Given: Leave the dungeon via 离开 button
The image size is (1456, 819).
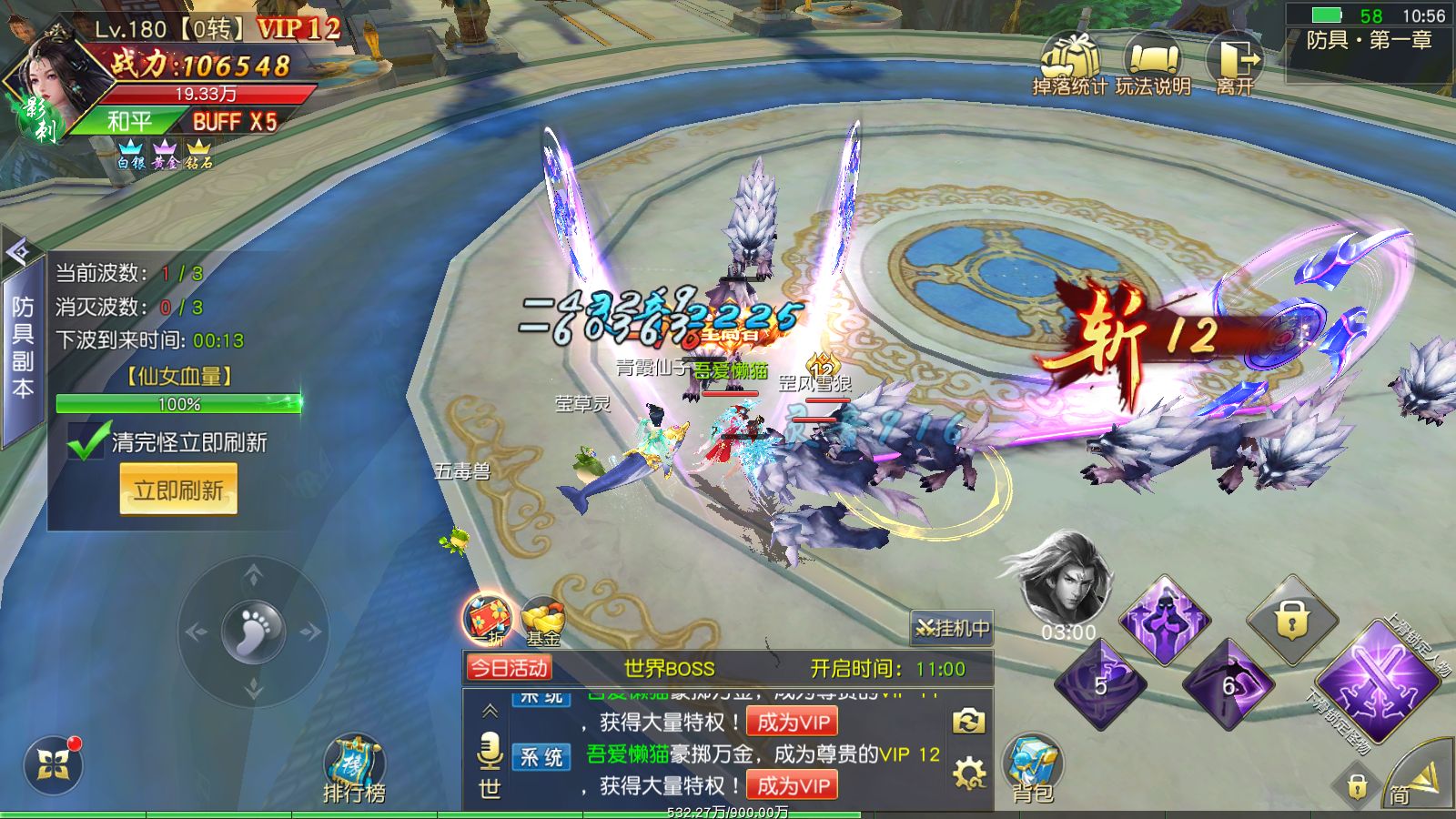Looking at the screenshot, I should pyautogui.click(x=1235, y=62).
